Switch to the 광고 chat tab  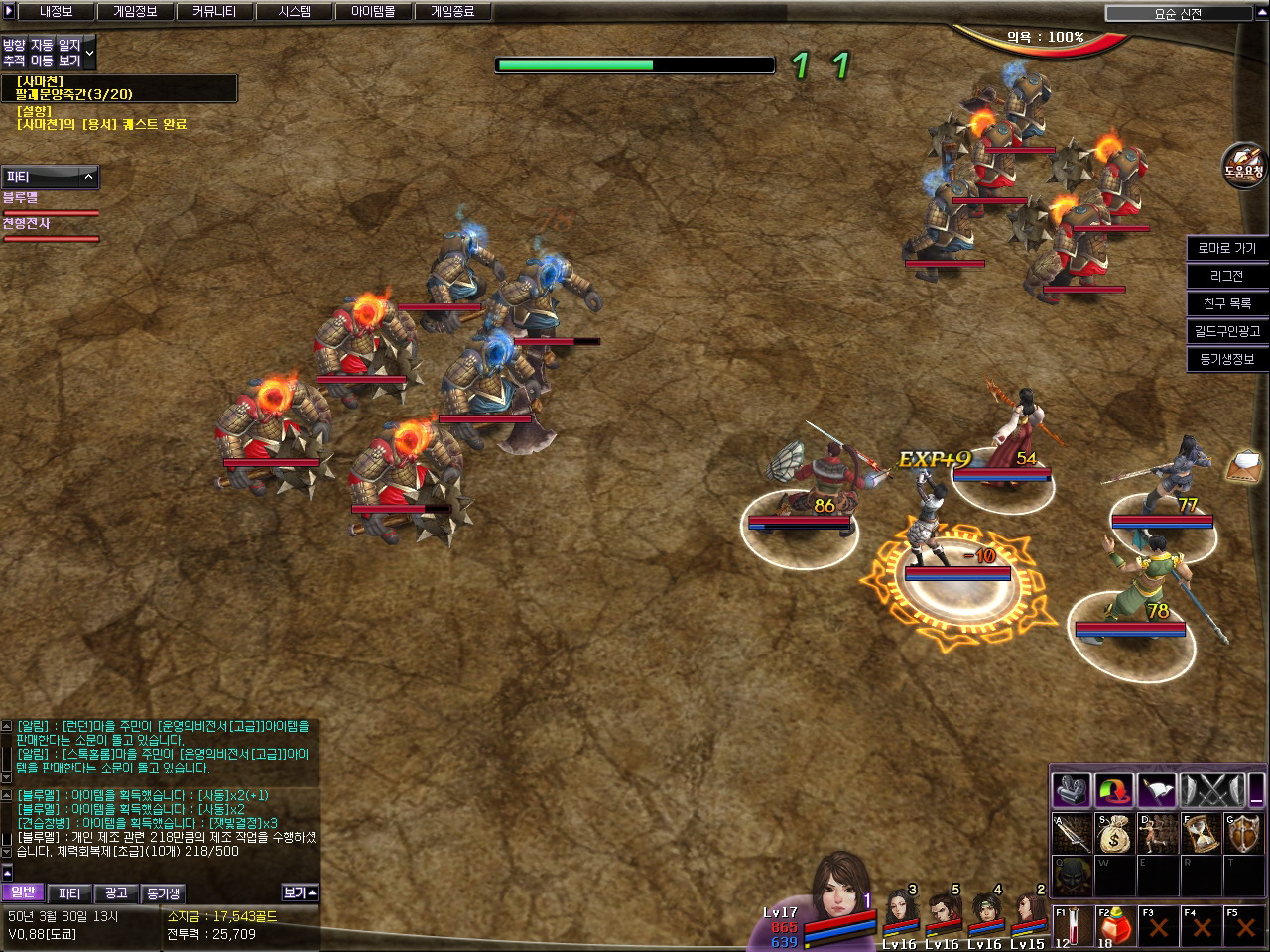click(x=115, y=893)
